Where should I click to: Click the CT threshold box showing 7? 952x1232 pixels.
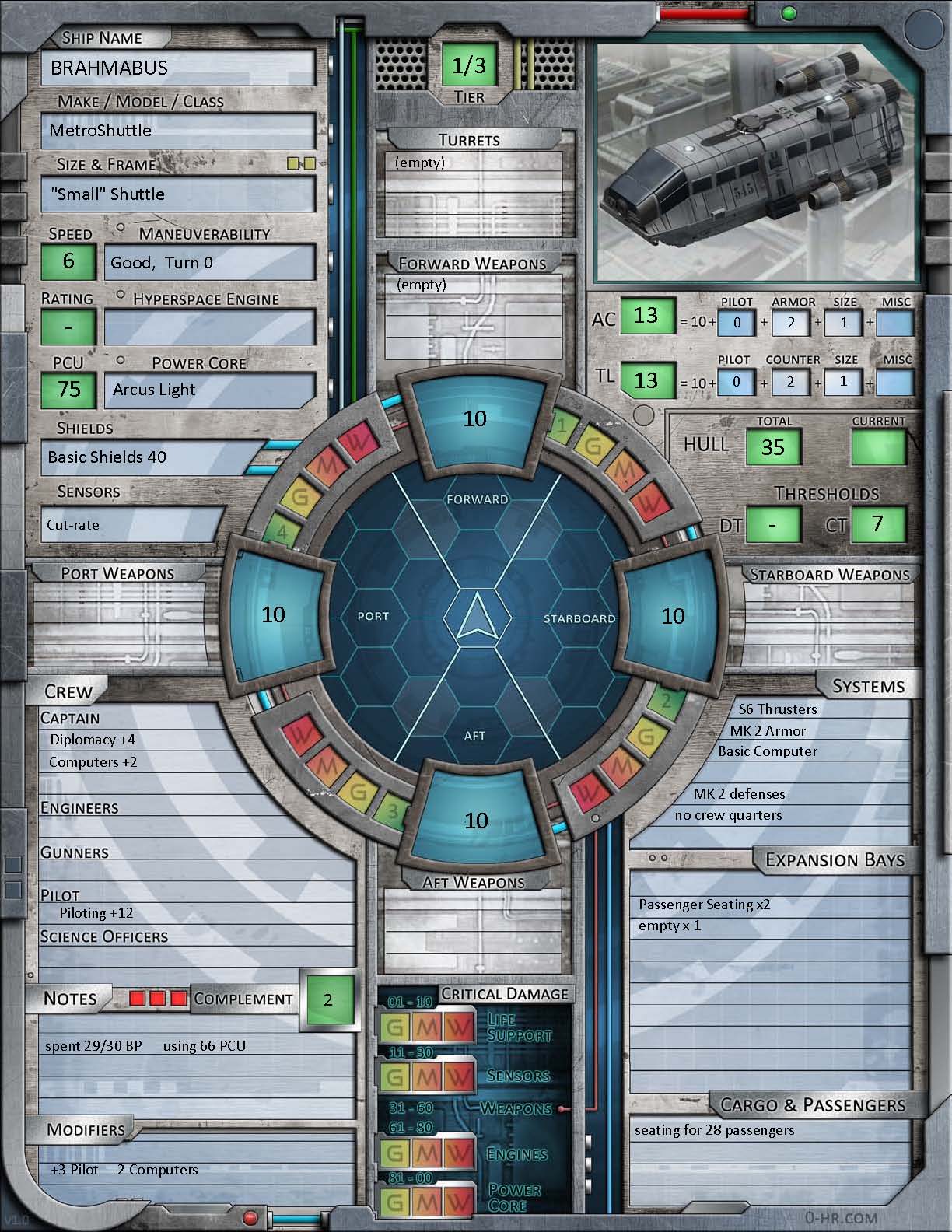click(x=878, y=524)
